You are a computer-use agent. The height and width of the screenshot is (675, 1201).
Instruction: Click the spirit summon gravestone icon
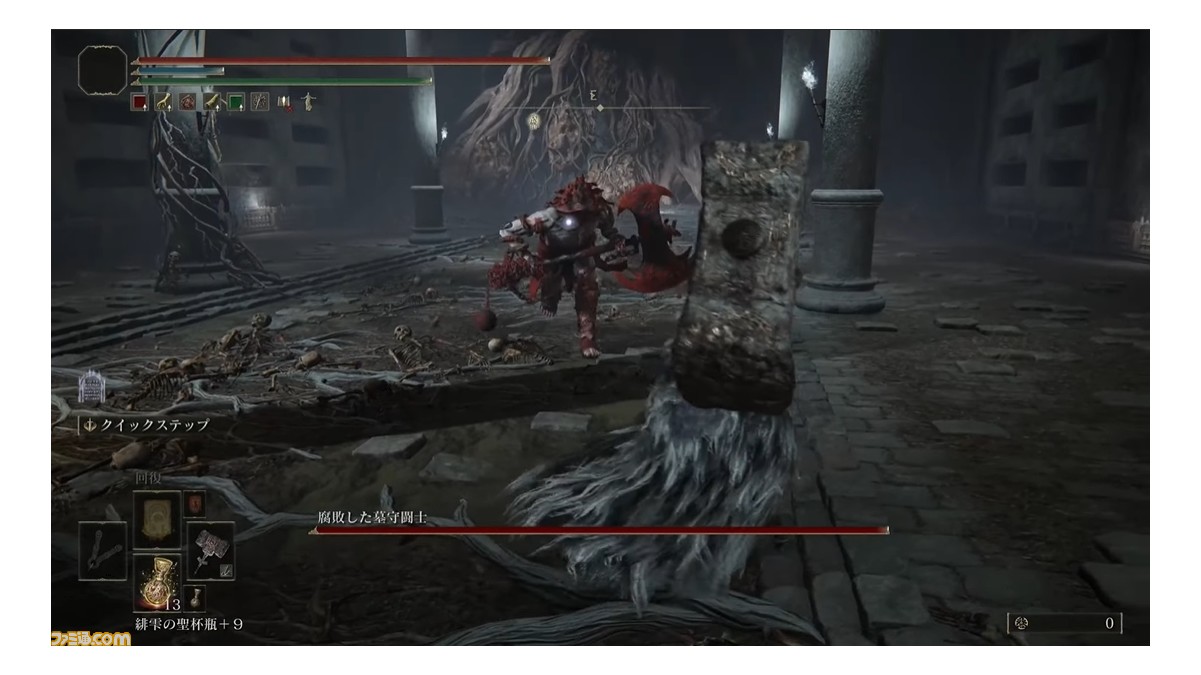92,387
